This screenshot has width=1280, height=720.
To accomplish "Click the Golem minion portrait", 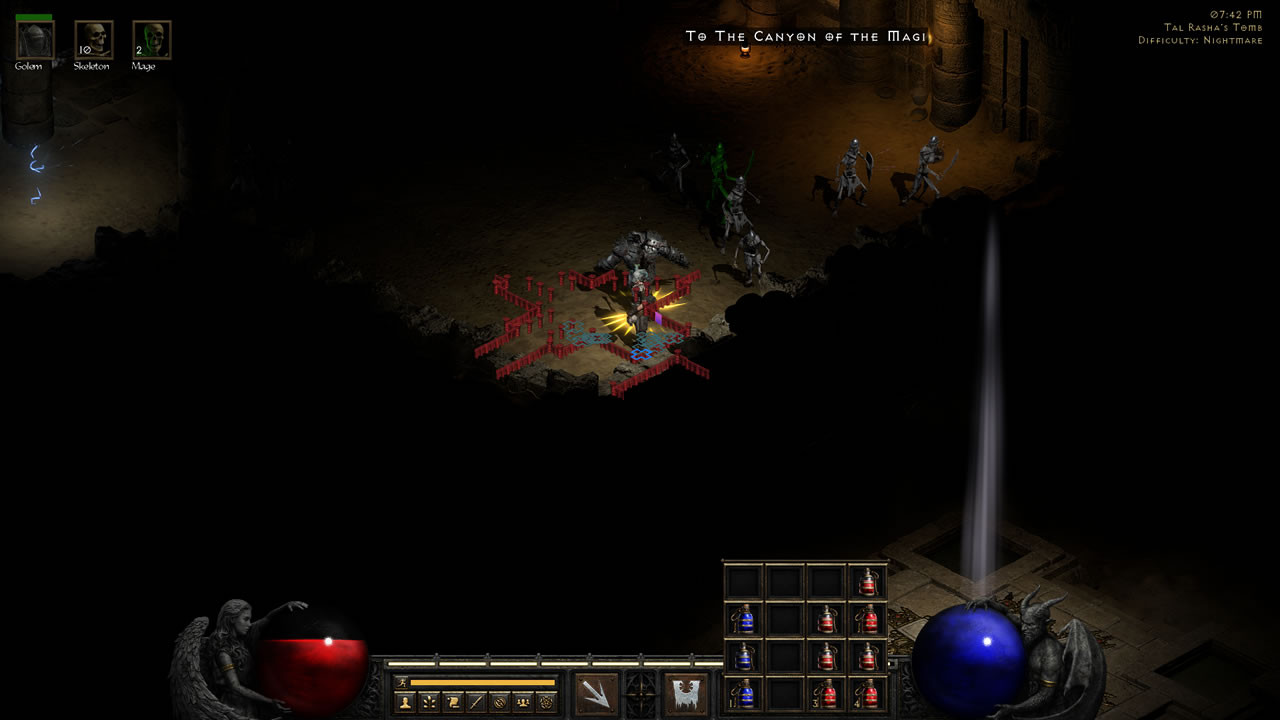I will tap(35, 41).
